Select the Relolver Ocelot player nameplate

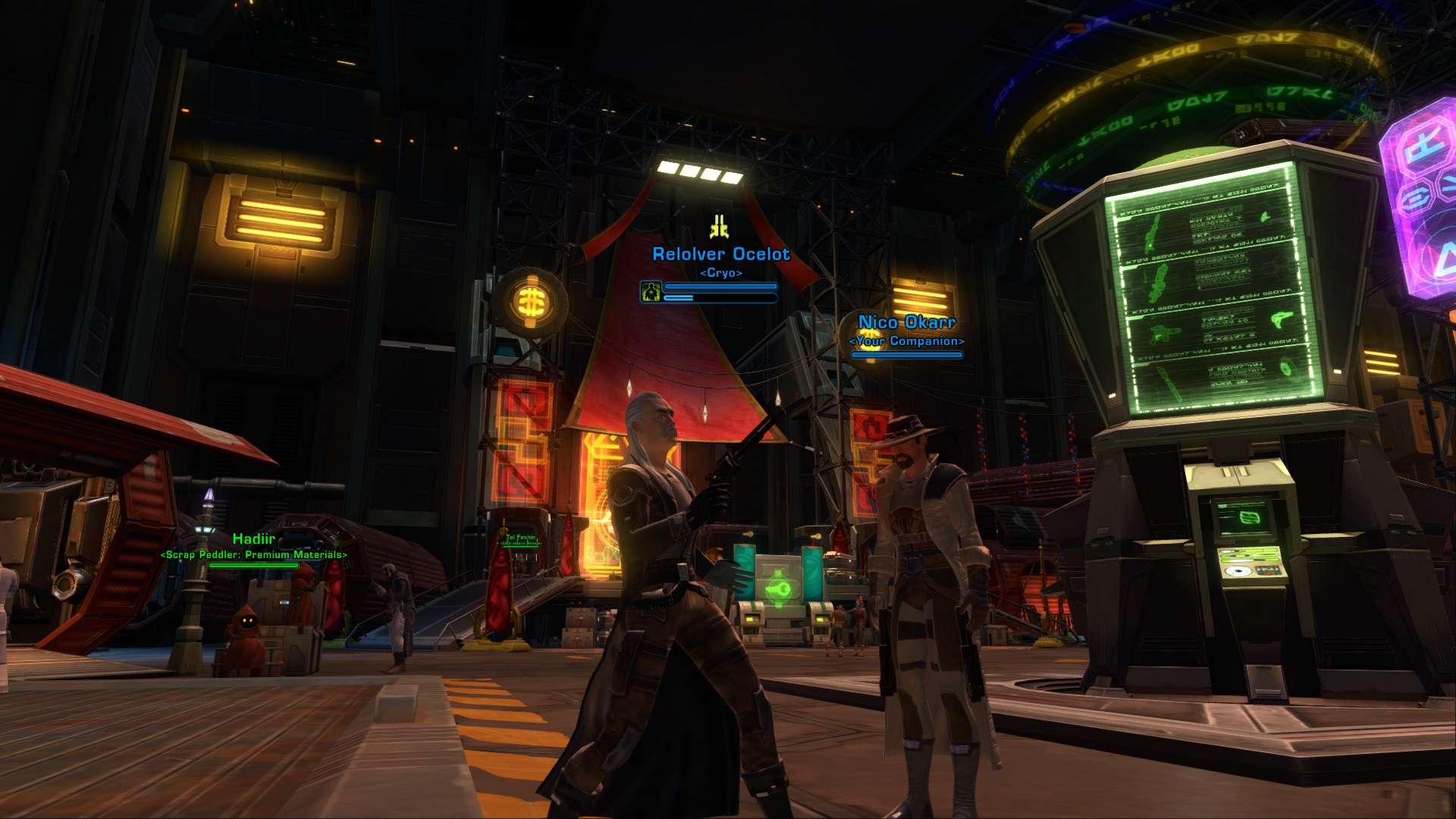pyautogui.click(x=720, y=255)
